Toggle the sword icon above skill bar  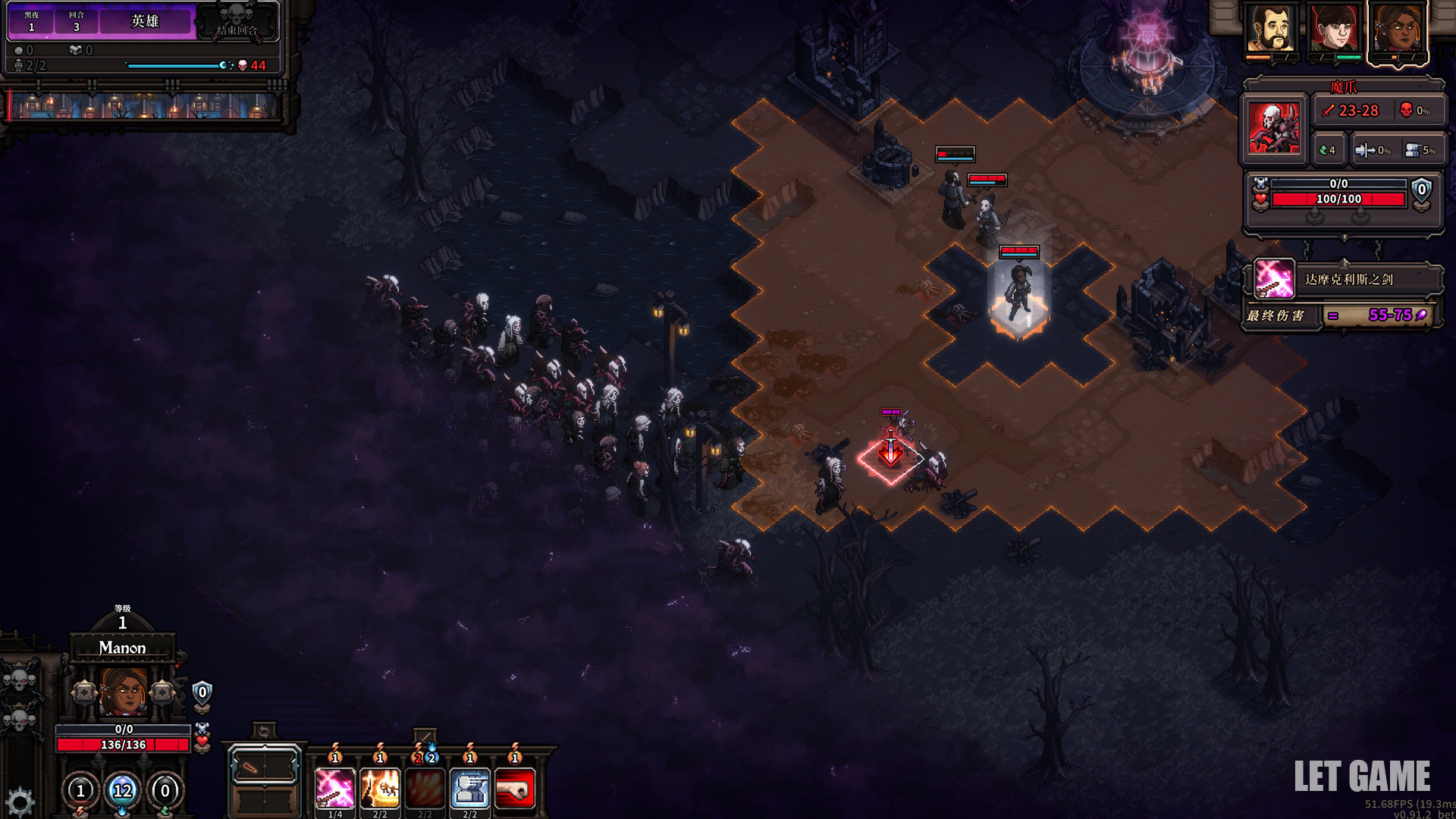coord(425,736)
